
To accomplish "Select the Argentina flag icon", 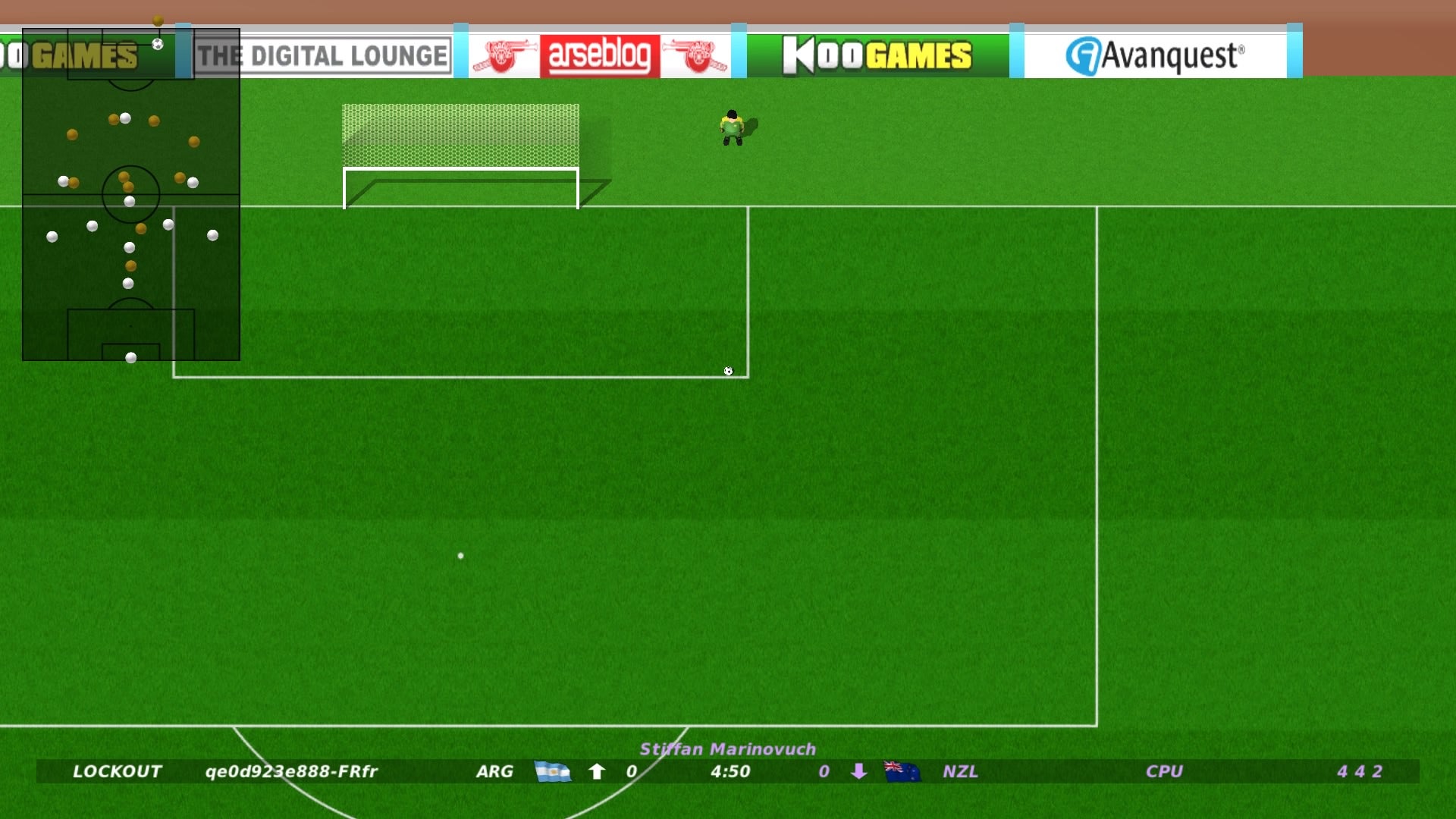I will click(552, 771).
